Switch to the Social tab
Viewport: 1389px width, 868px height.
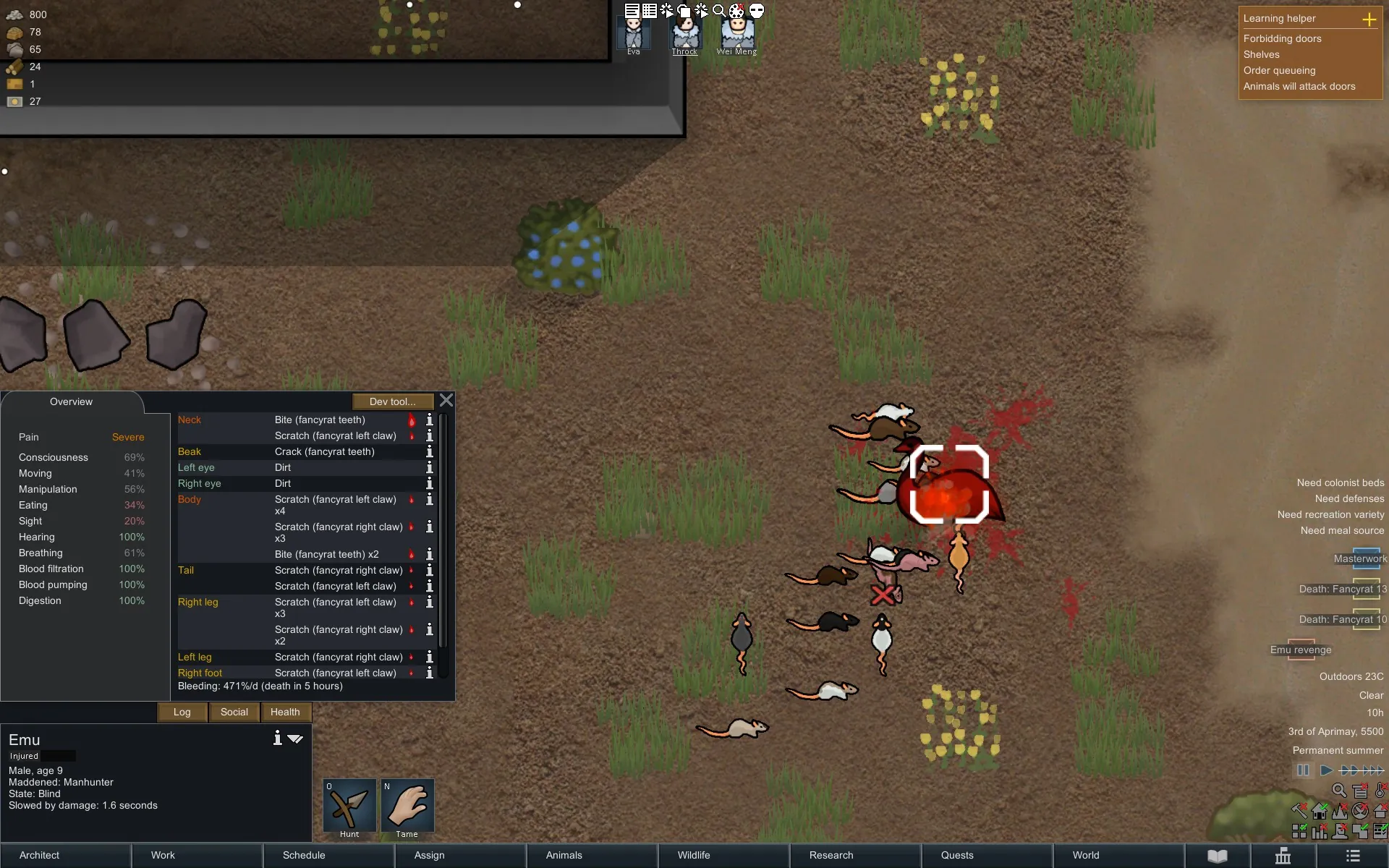(234, 712)
